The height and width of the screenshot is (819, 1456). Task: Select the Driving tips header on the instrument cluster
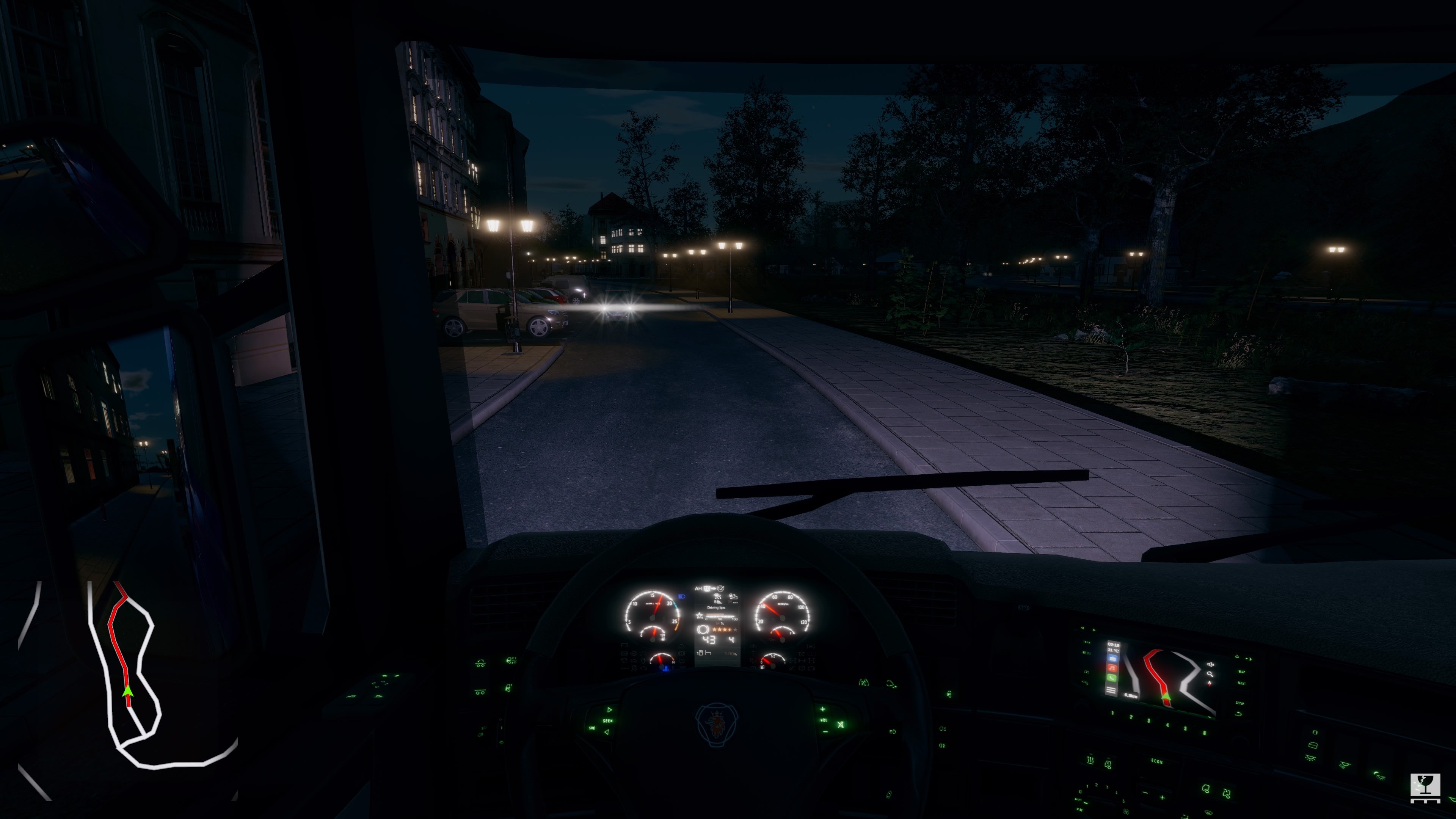click(x=717, y=607)
